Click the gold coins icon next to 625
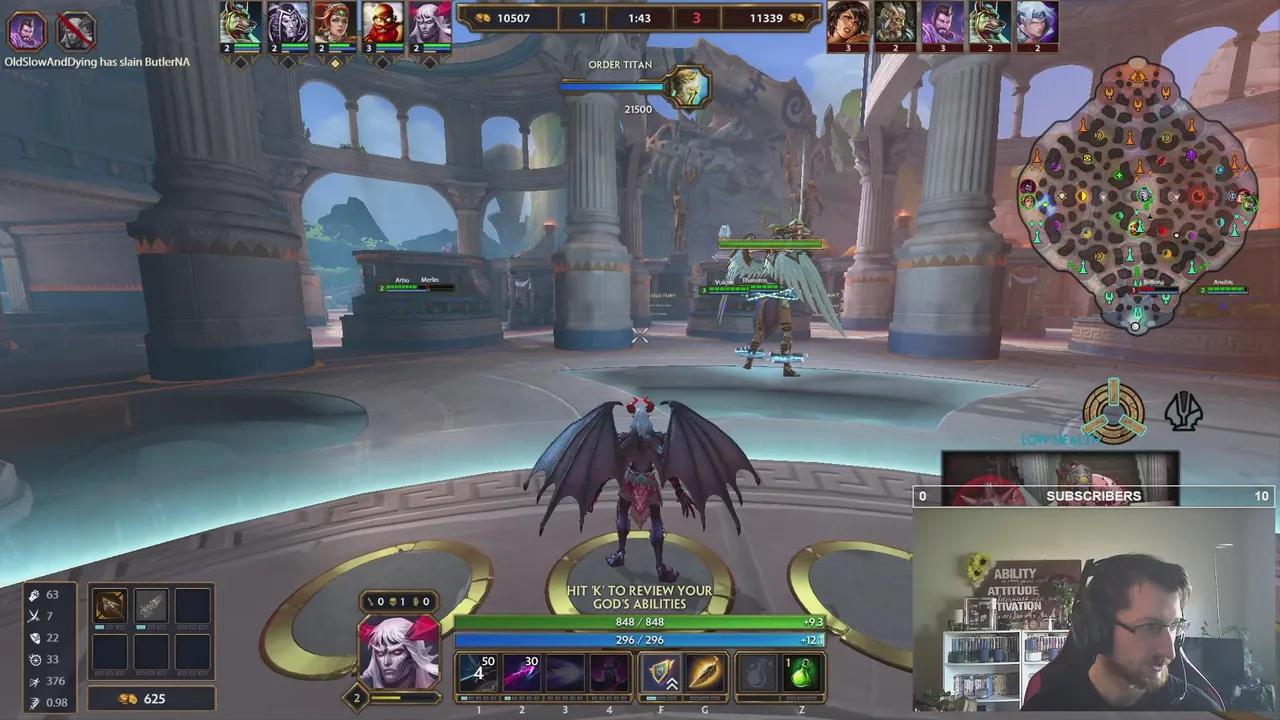The height and width of the screenshot is (720, 1280). click(x=127, y=699)
